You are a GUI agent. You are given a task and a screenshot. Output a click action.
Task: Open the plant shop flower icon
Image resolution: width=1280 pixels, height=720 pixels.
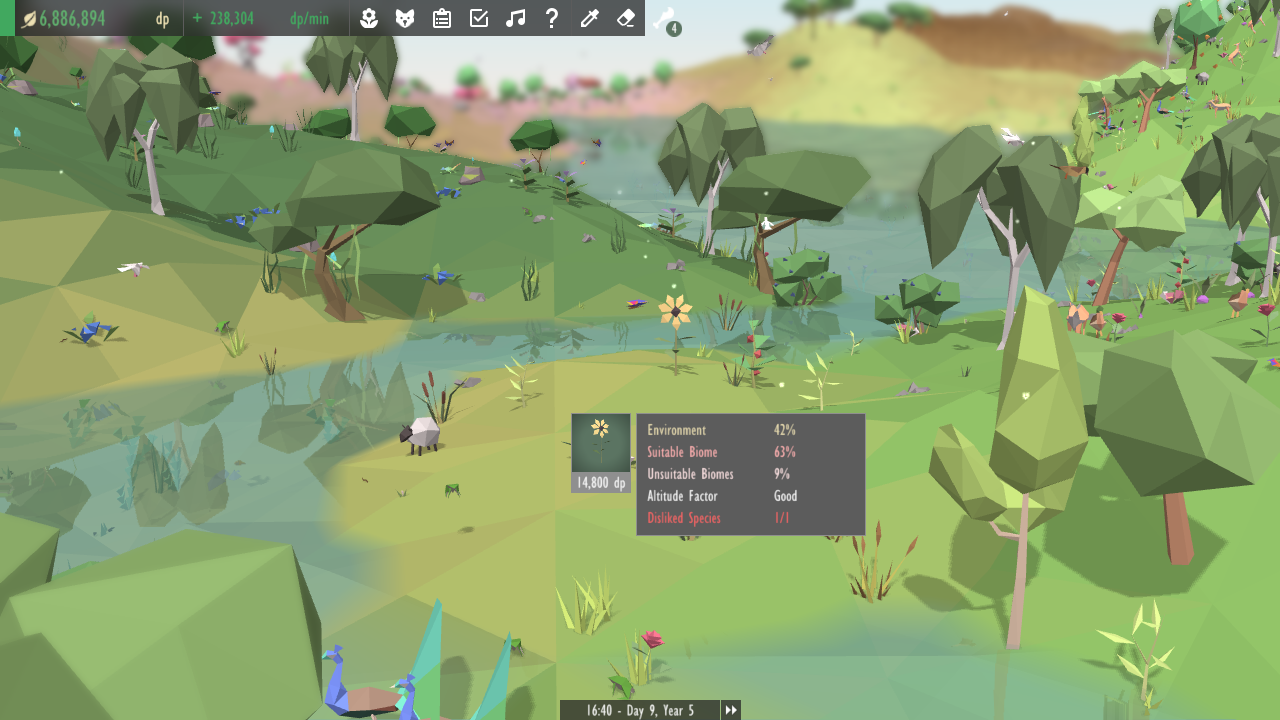[369, 18]
